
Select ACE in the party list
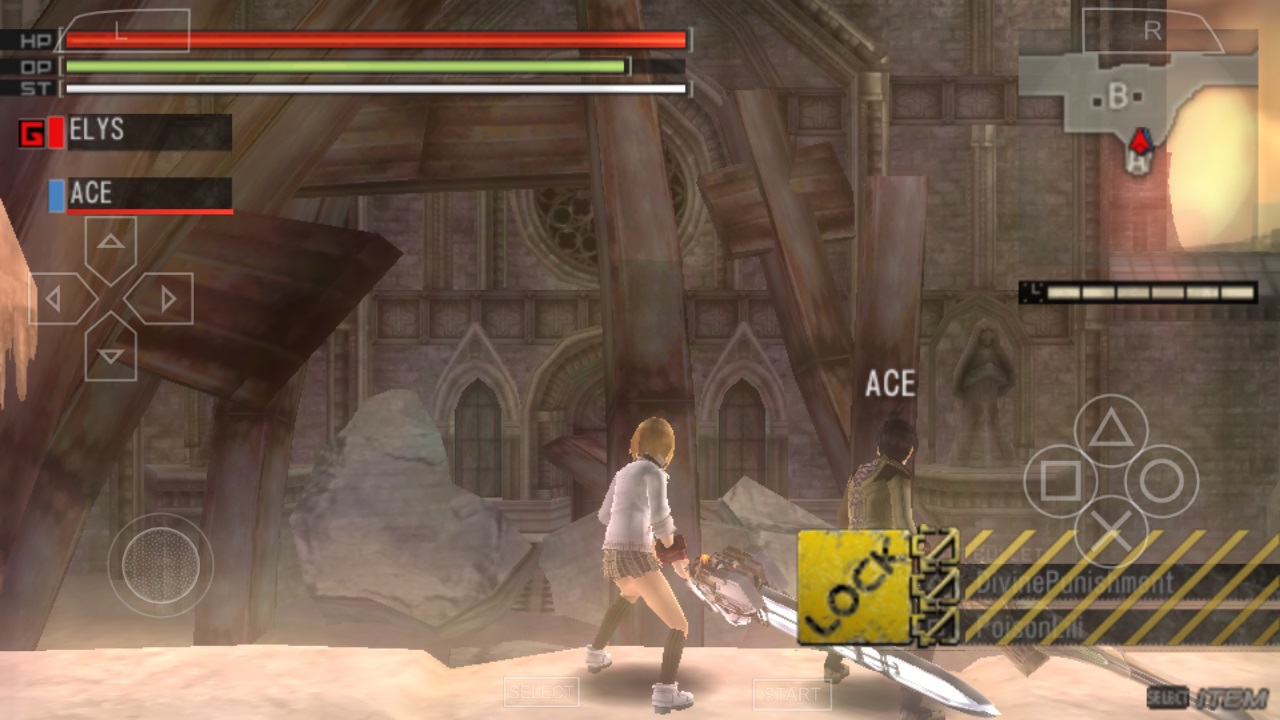pyautogui.click(x=138, y=194)
